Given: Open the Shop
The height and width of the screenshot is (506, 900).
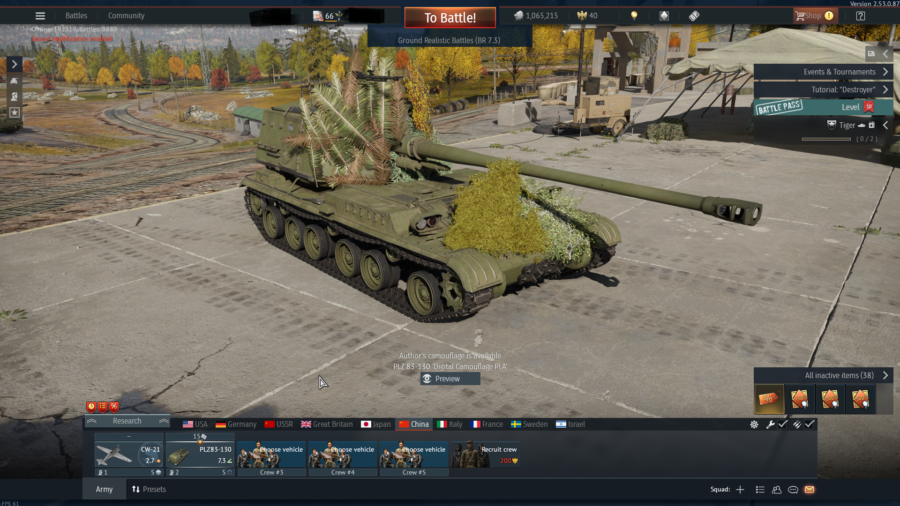Looking at the screenshot, I should tap(814, 16).
